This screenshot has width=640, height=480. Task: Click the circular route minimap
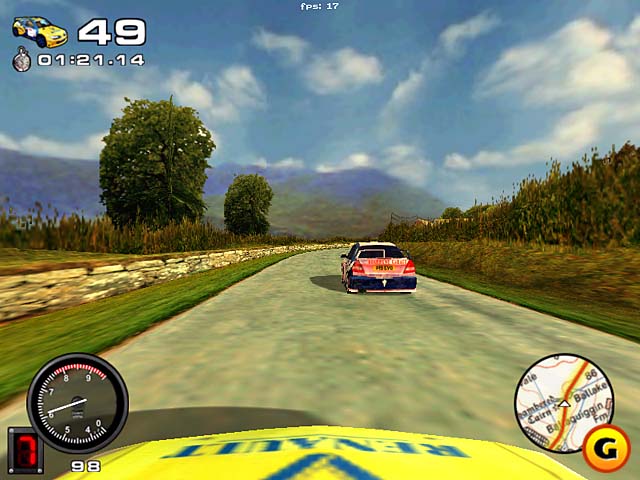(x=562, y=402)
